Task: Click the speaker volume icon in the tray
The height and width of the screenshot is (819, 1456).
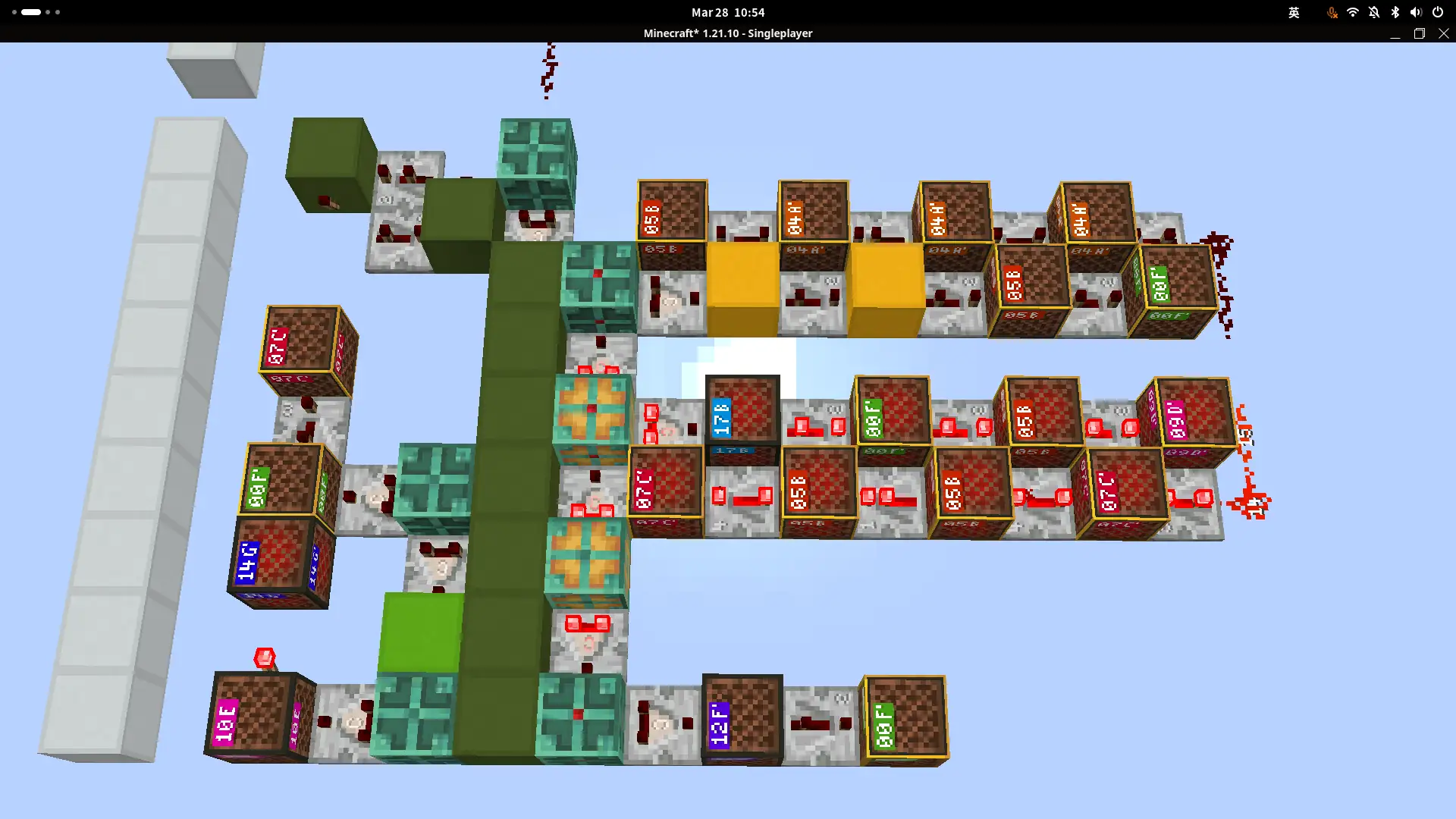Action: tap(1415, 12)
